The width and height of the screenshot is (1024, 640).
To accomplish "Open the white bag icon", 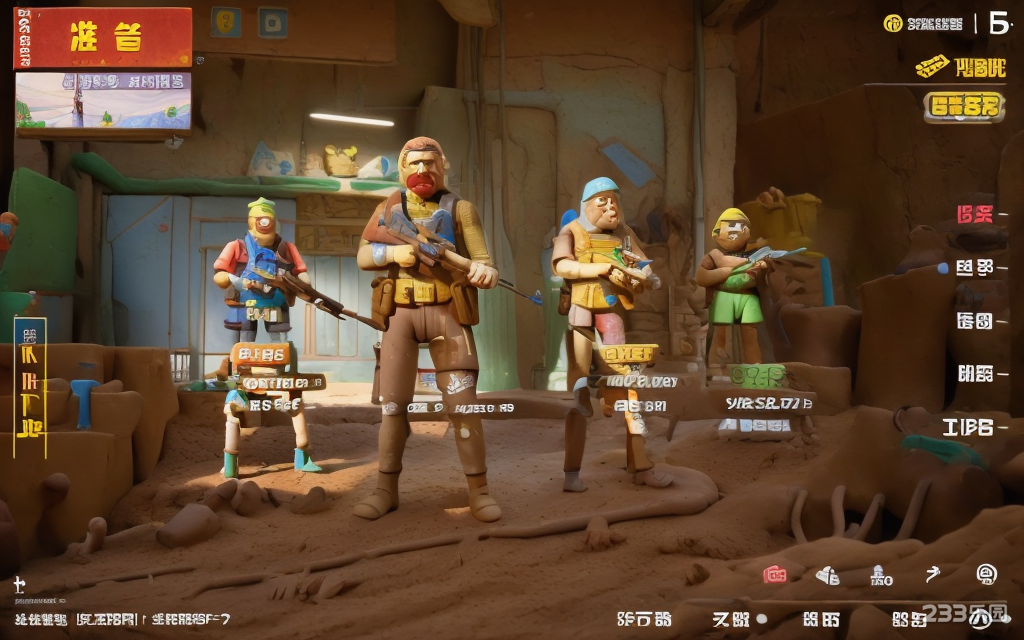I will pos(828,574).
